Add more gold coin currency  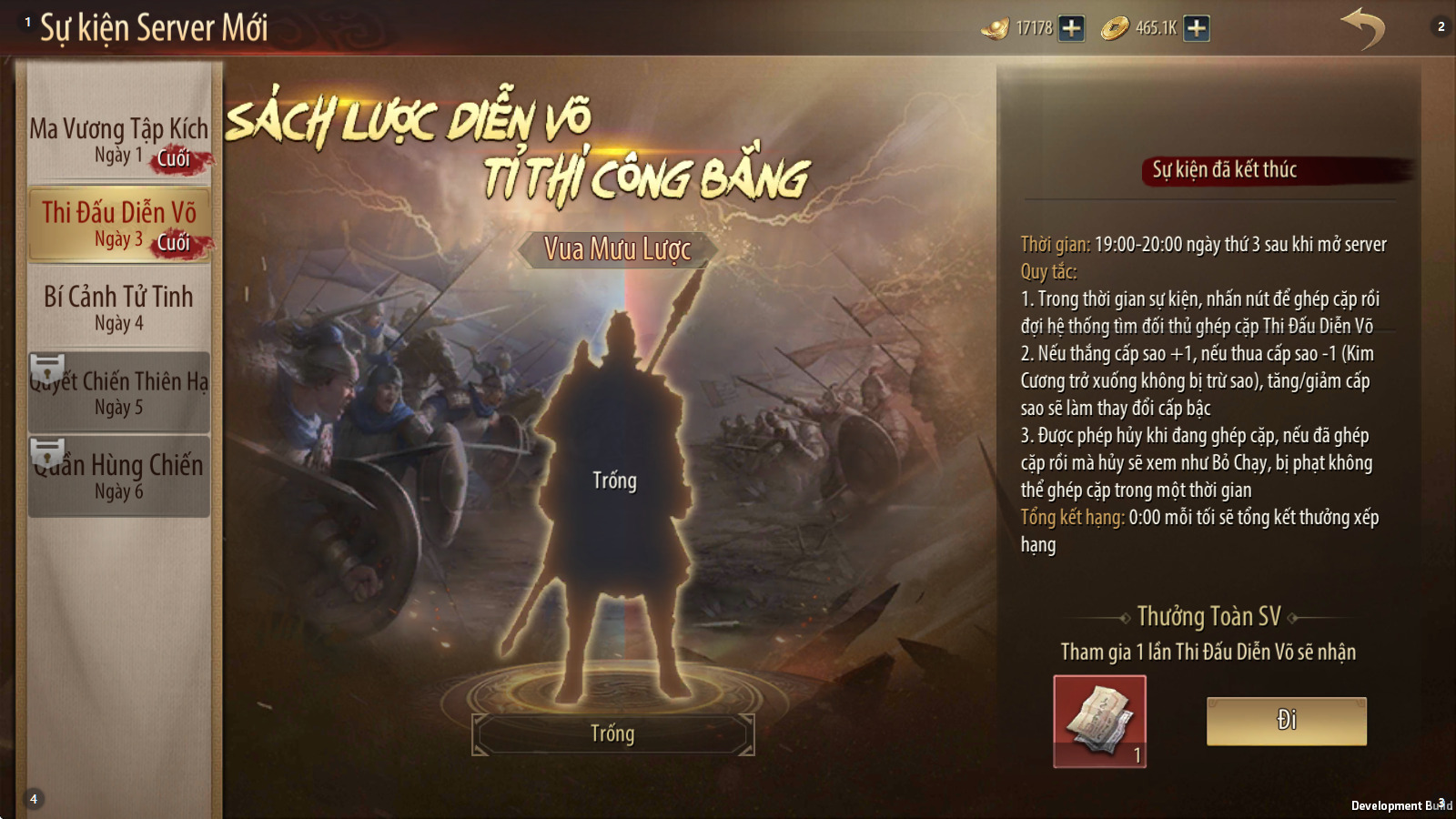pos(1197,28)
